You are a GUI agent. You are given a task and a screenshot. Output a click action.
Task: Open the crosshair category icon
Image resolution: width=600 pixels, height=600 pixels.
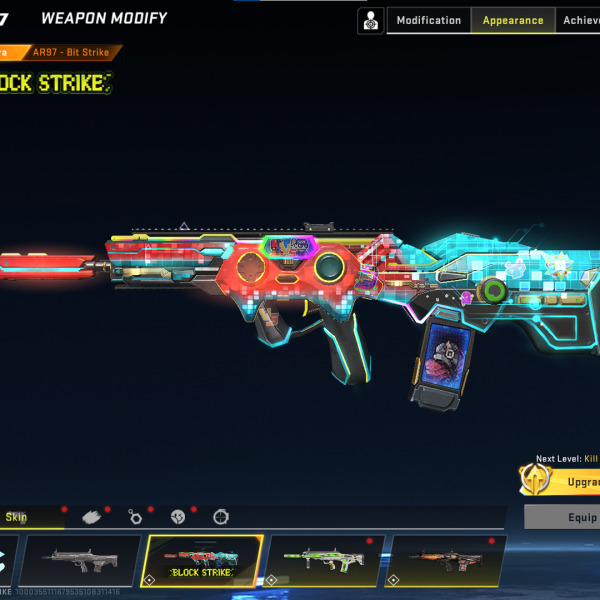point(220,517)
